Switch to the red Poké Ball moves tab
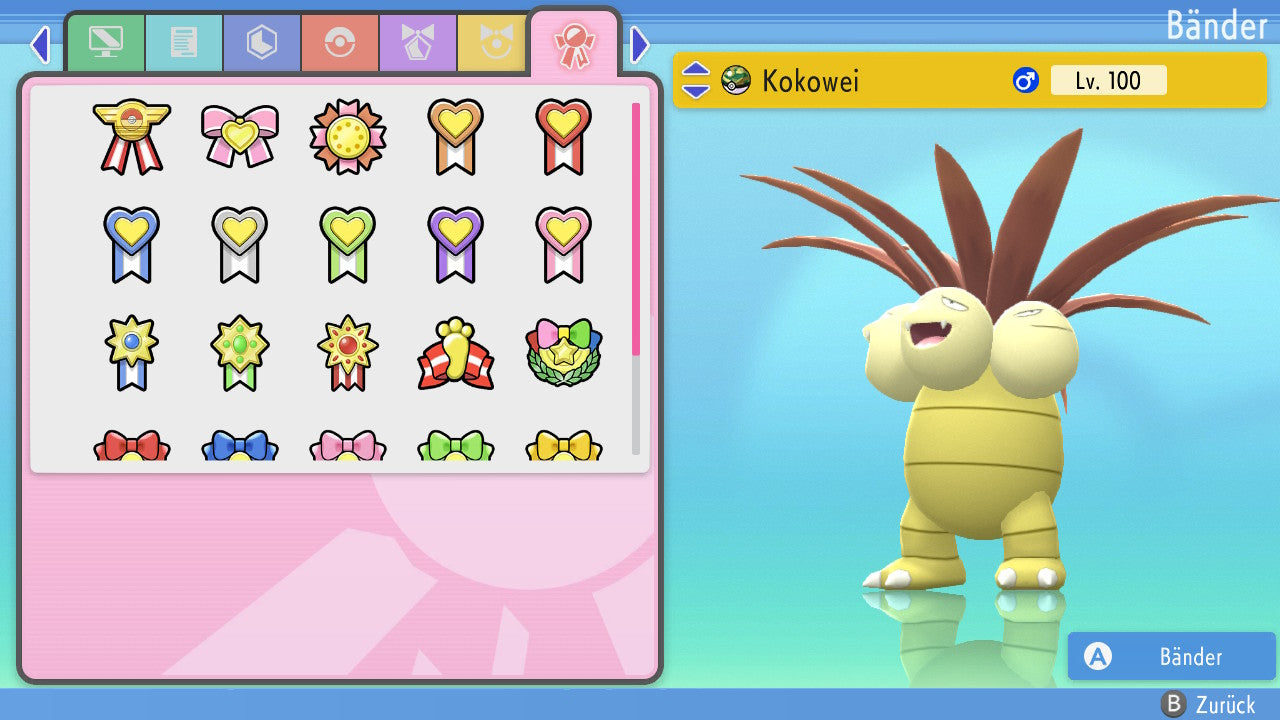The image size is (1280, 720). pos(339,43)
